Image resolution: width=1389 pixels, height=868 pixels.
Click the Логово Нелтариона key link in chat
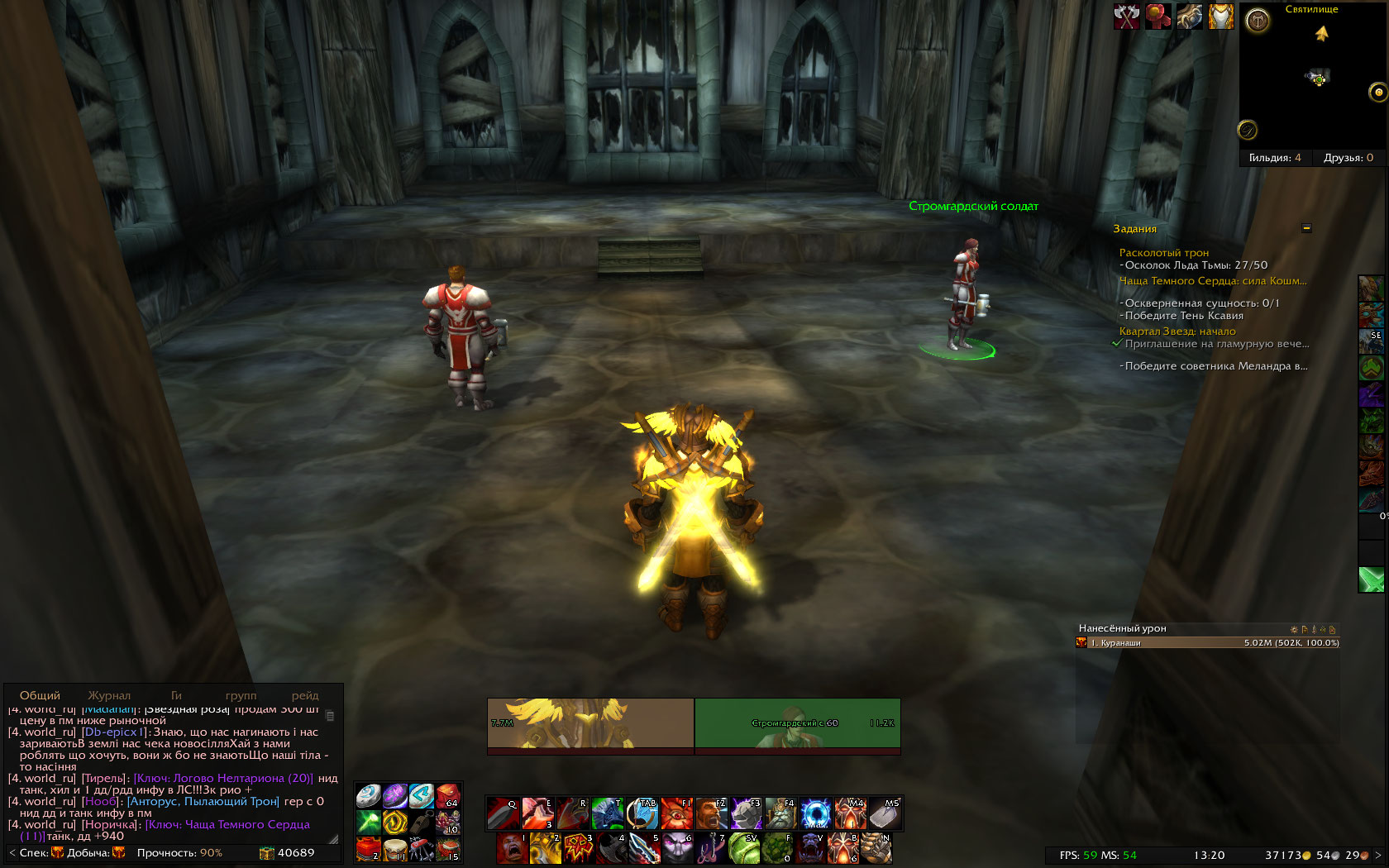pos(223,778)
